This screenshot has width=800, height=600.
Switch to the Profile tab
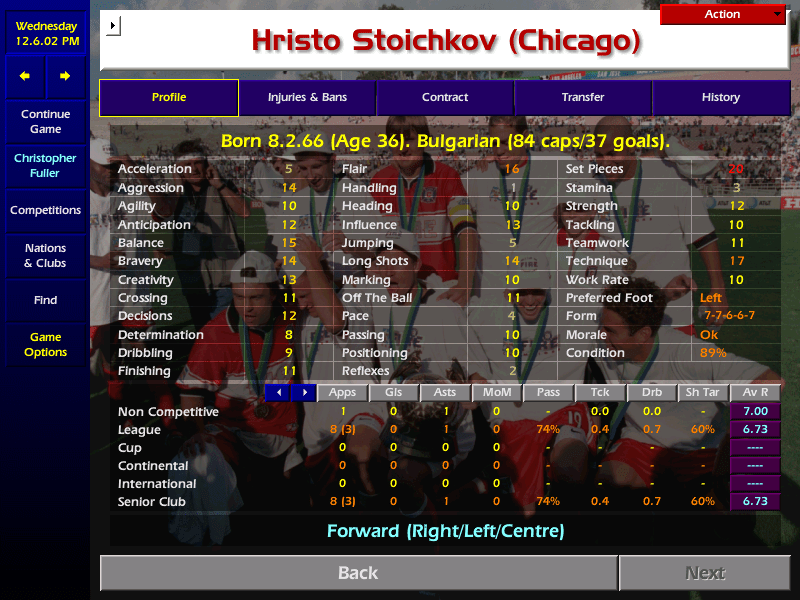point(169,98)
